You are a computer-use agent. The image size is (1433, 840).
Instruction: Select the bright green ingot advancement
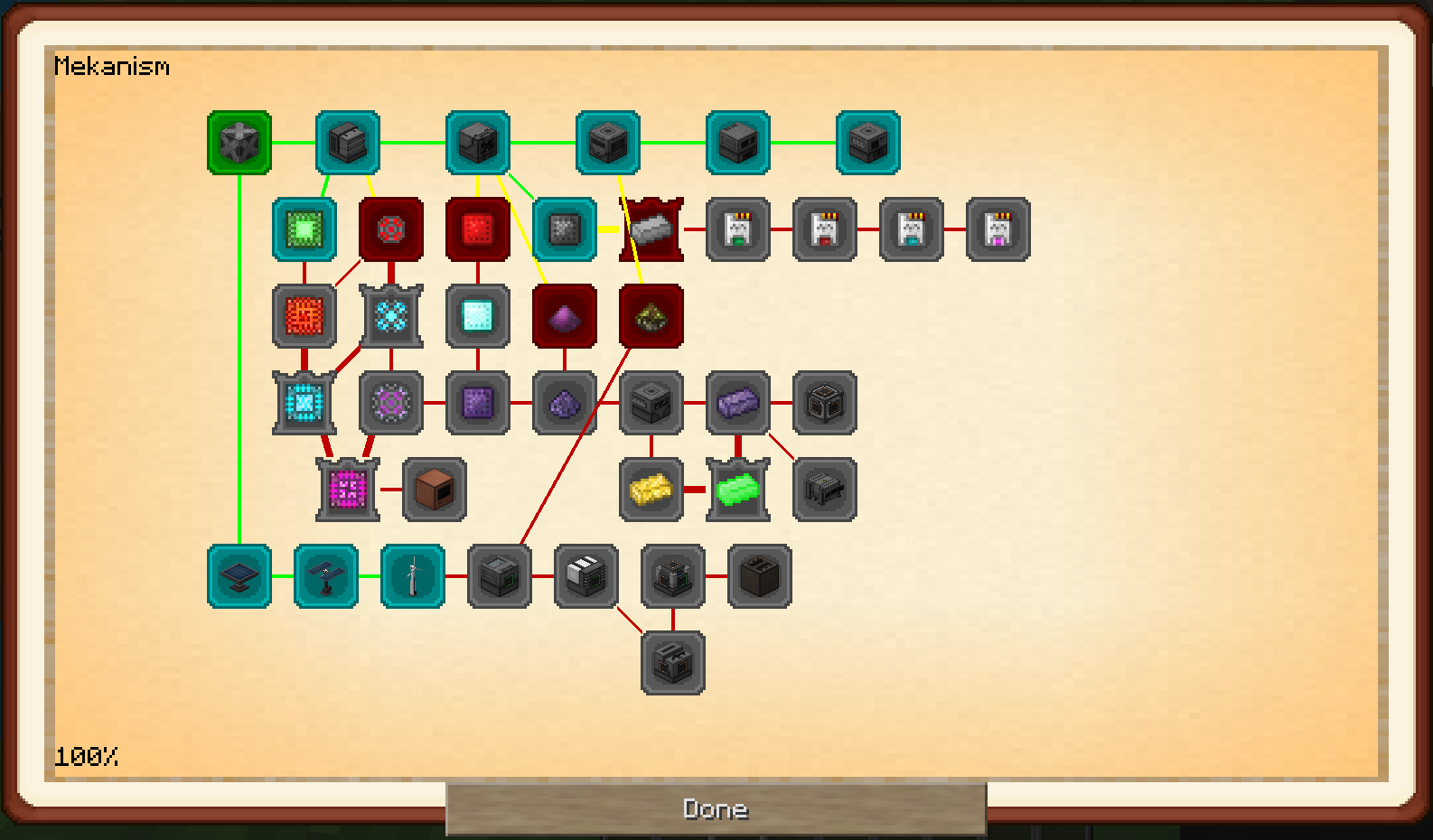coord(738,490)
